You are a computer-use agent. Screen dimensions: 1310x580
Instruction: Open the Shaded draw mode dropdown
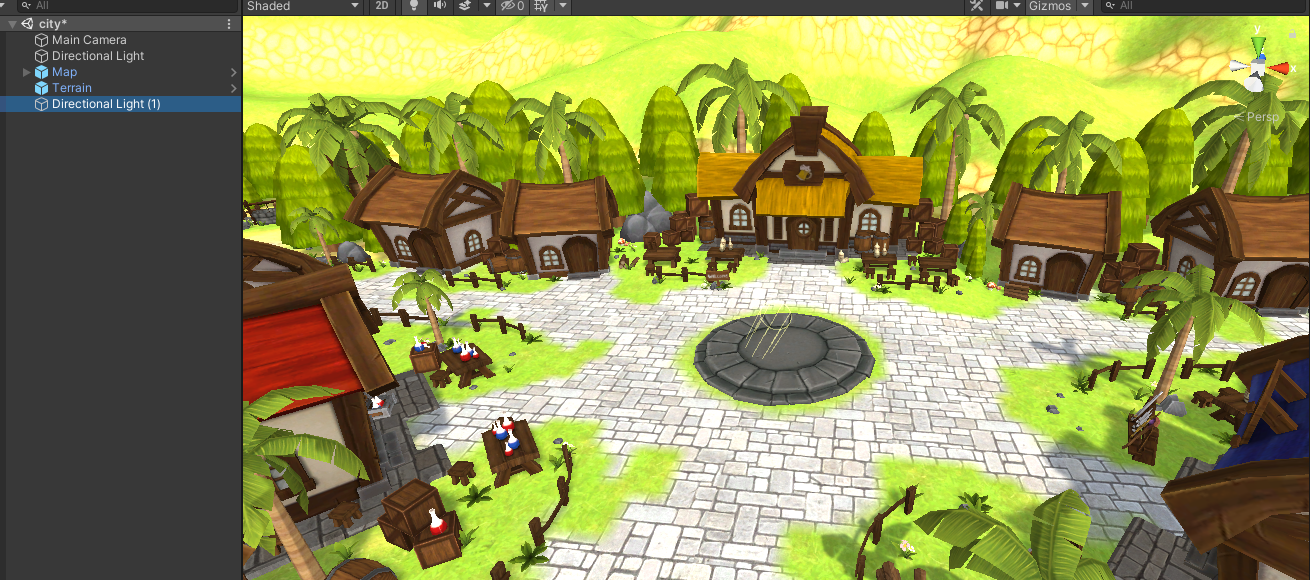click(302, 6)
